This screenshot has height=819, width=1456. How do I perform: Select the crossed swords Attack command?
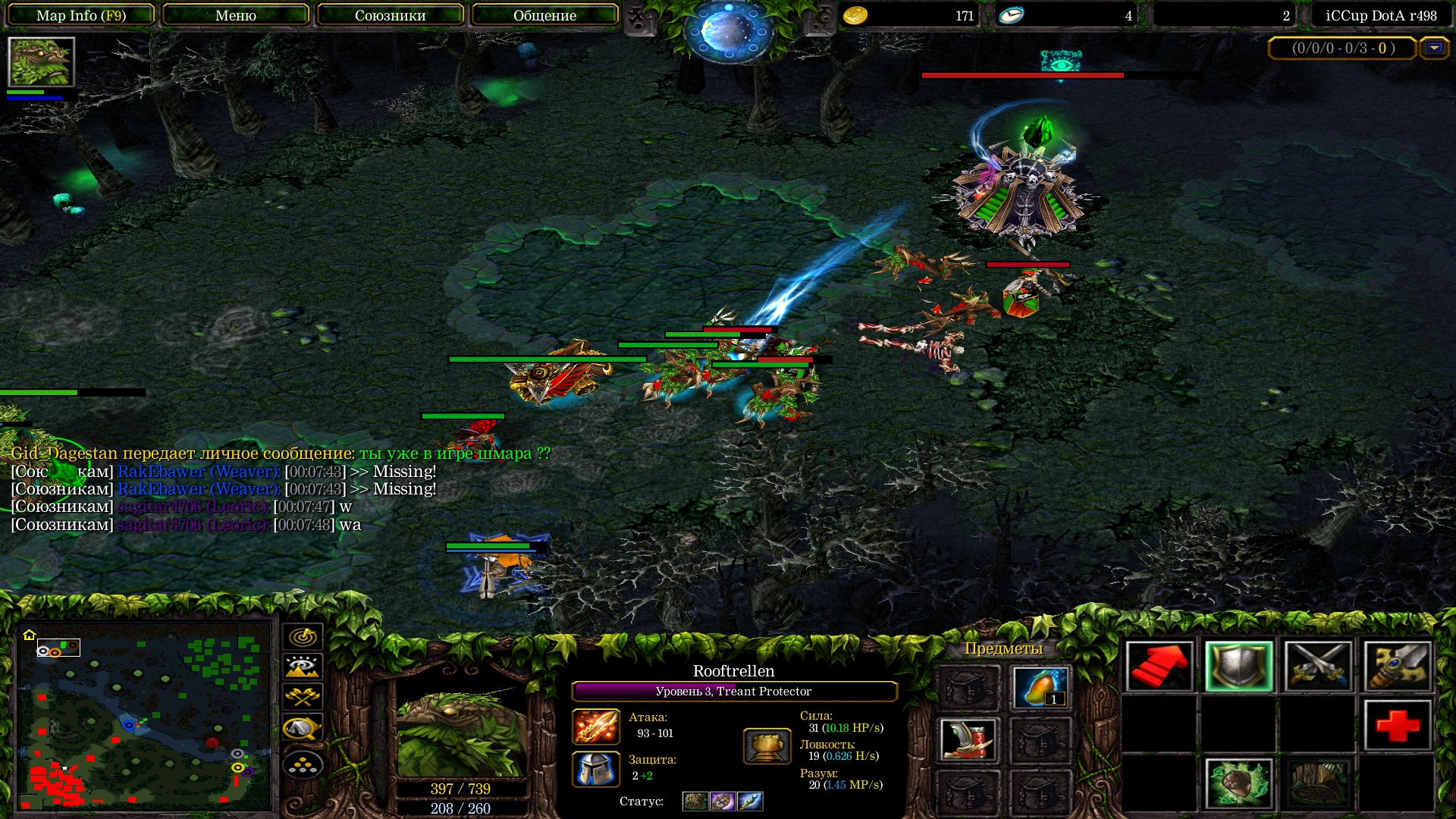1318,667
